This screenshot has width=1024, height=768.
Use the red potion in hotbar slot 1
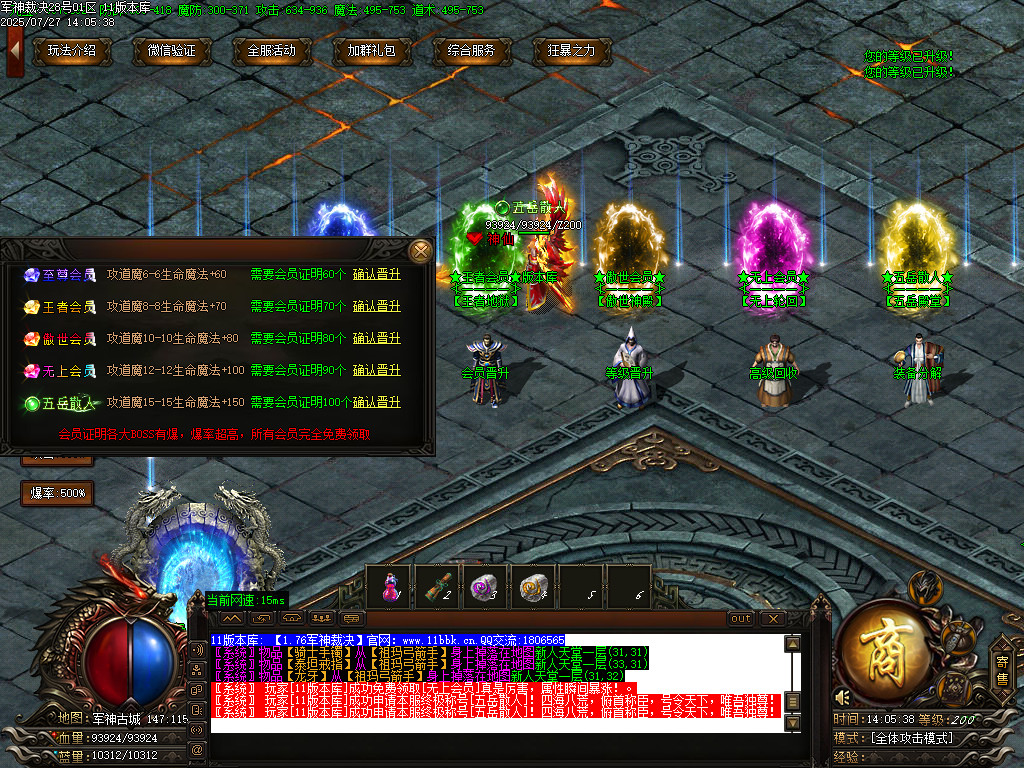click(x=389, y=586)
